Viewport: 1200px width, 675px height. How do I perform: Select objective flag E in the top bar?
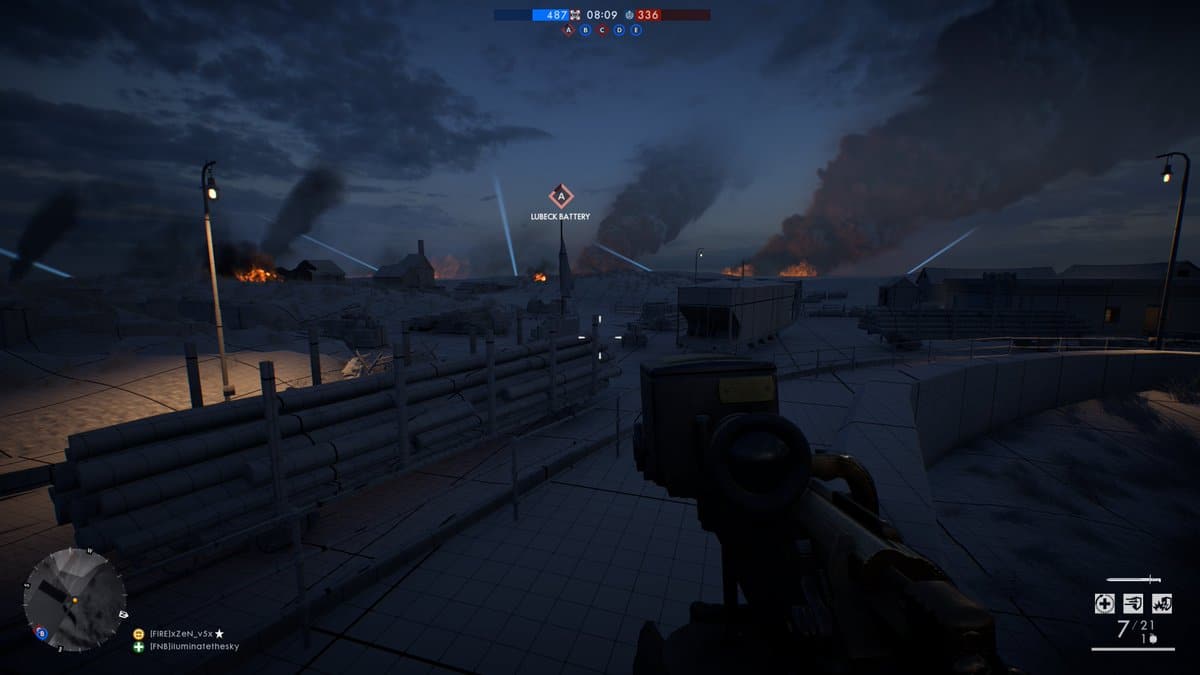(x=636, y=30)
